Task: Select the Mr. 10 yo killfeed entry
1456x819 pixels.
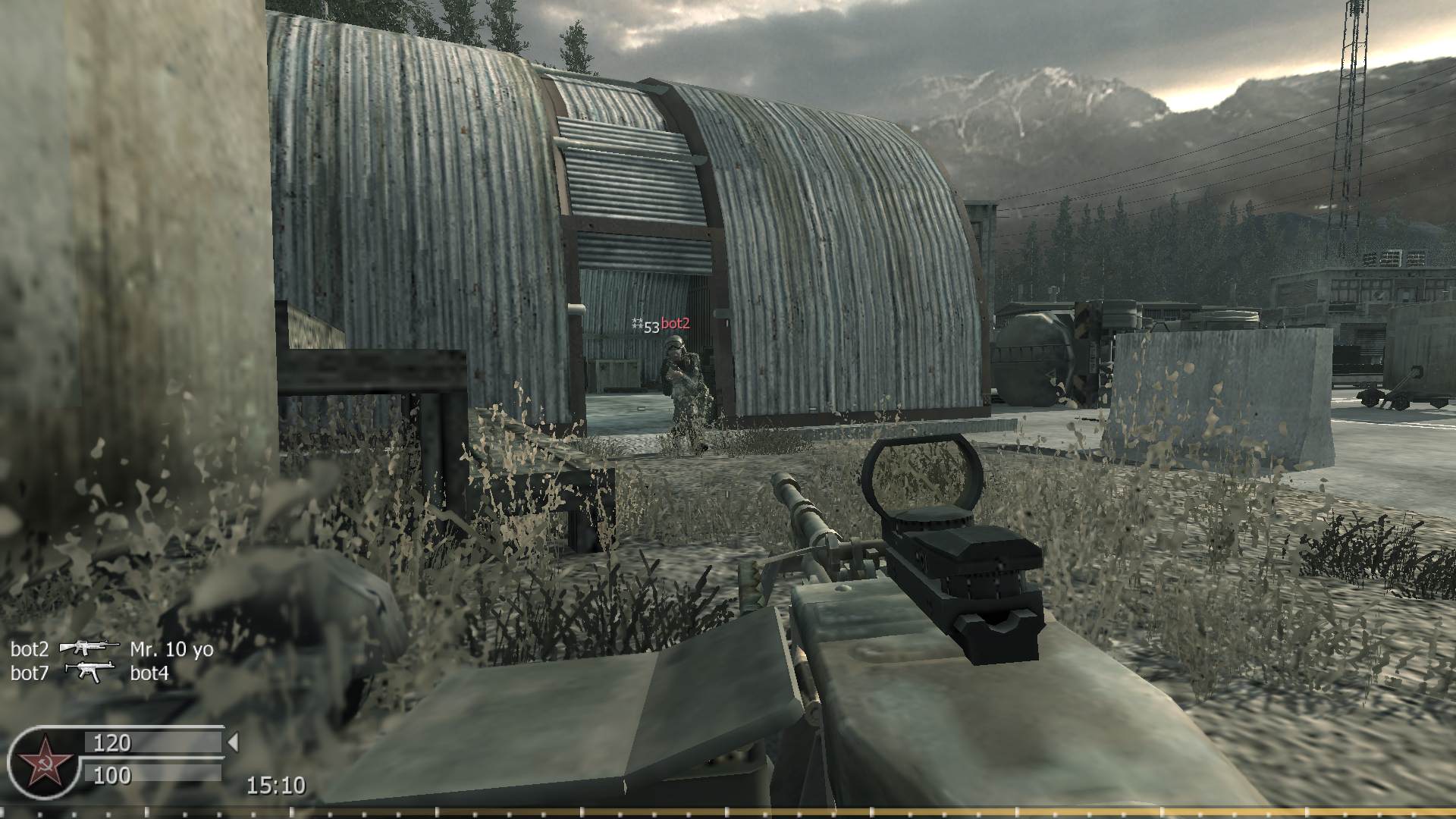Action: point(173,649)
